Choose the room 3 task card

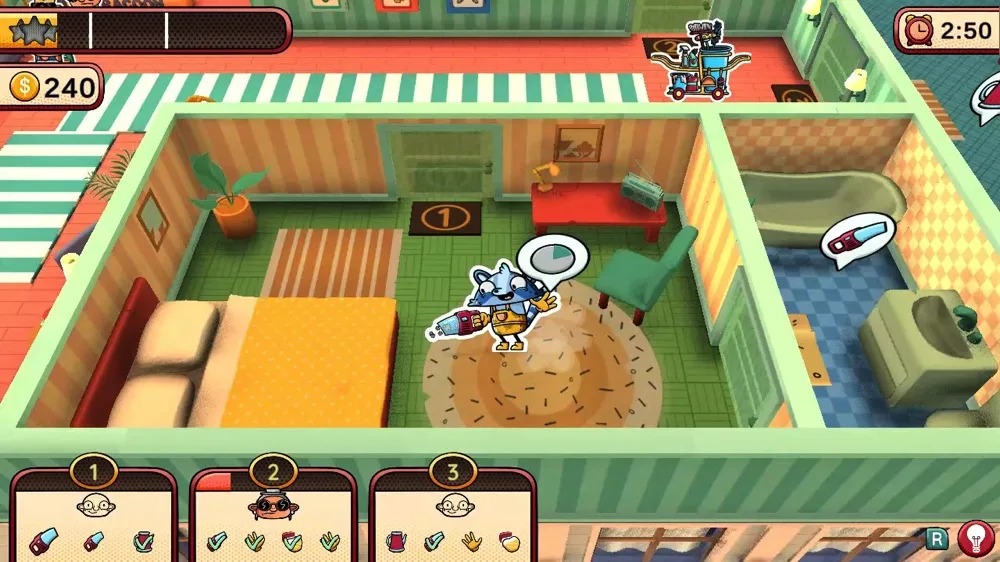452,517
